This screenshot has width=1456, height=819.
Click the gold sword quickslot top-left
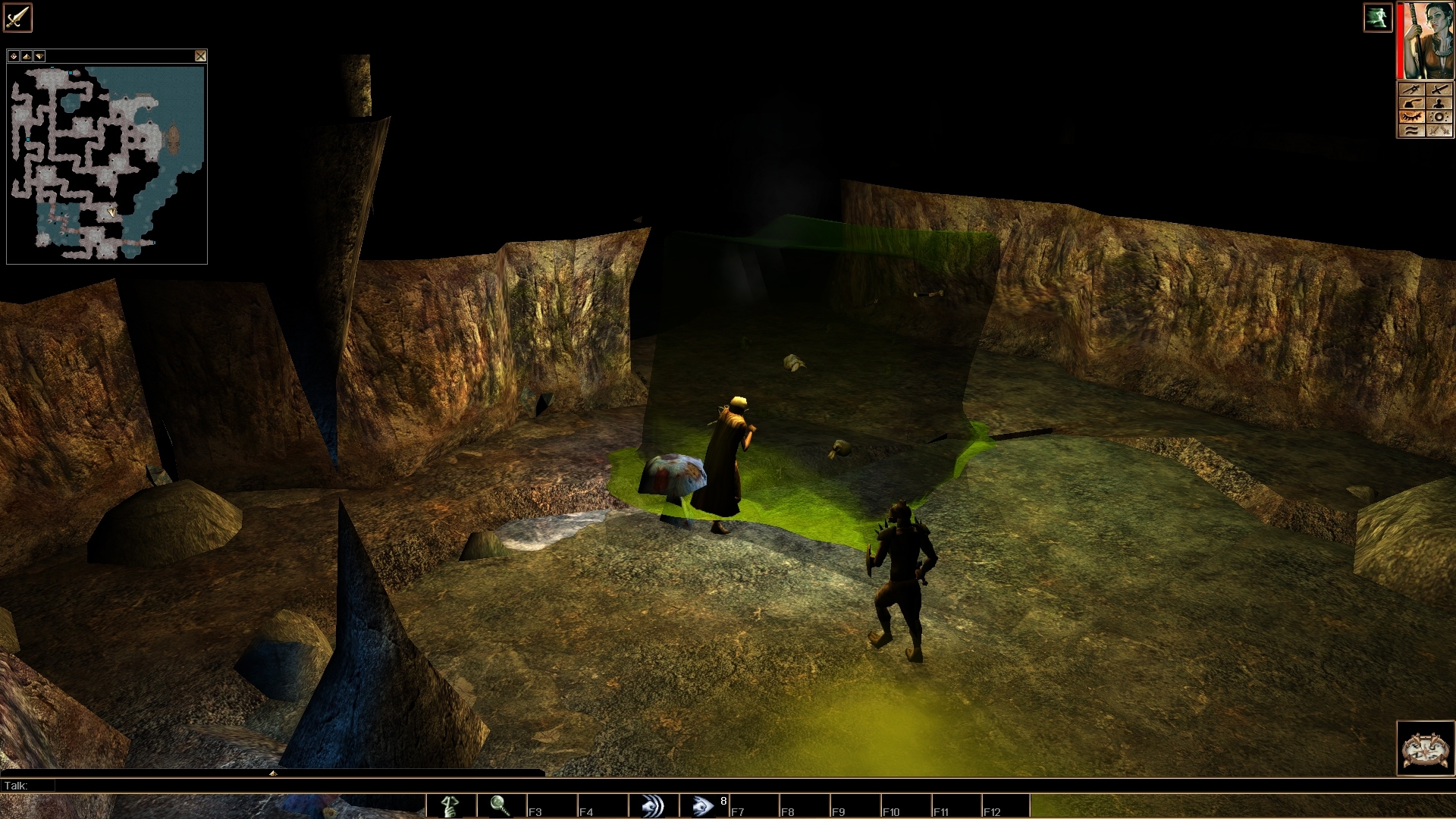pos(17,17)
